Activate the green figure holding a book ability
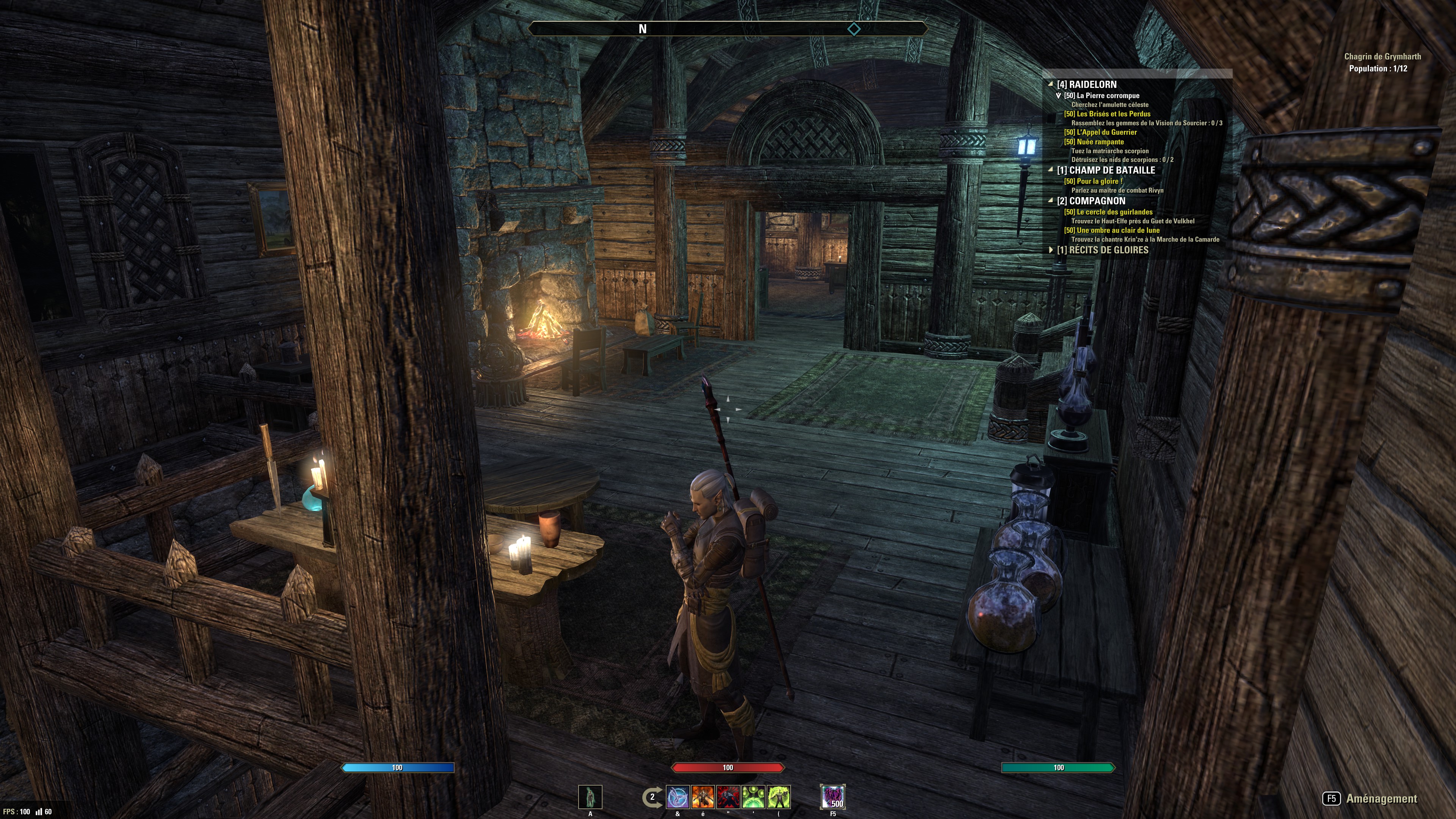The image size is (1456, 819). coord(779,797)
